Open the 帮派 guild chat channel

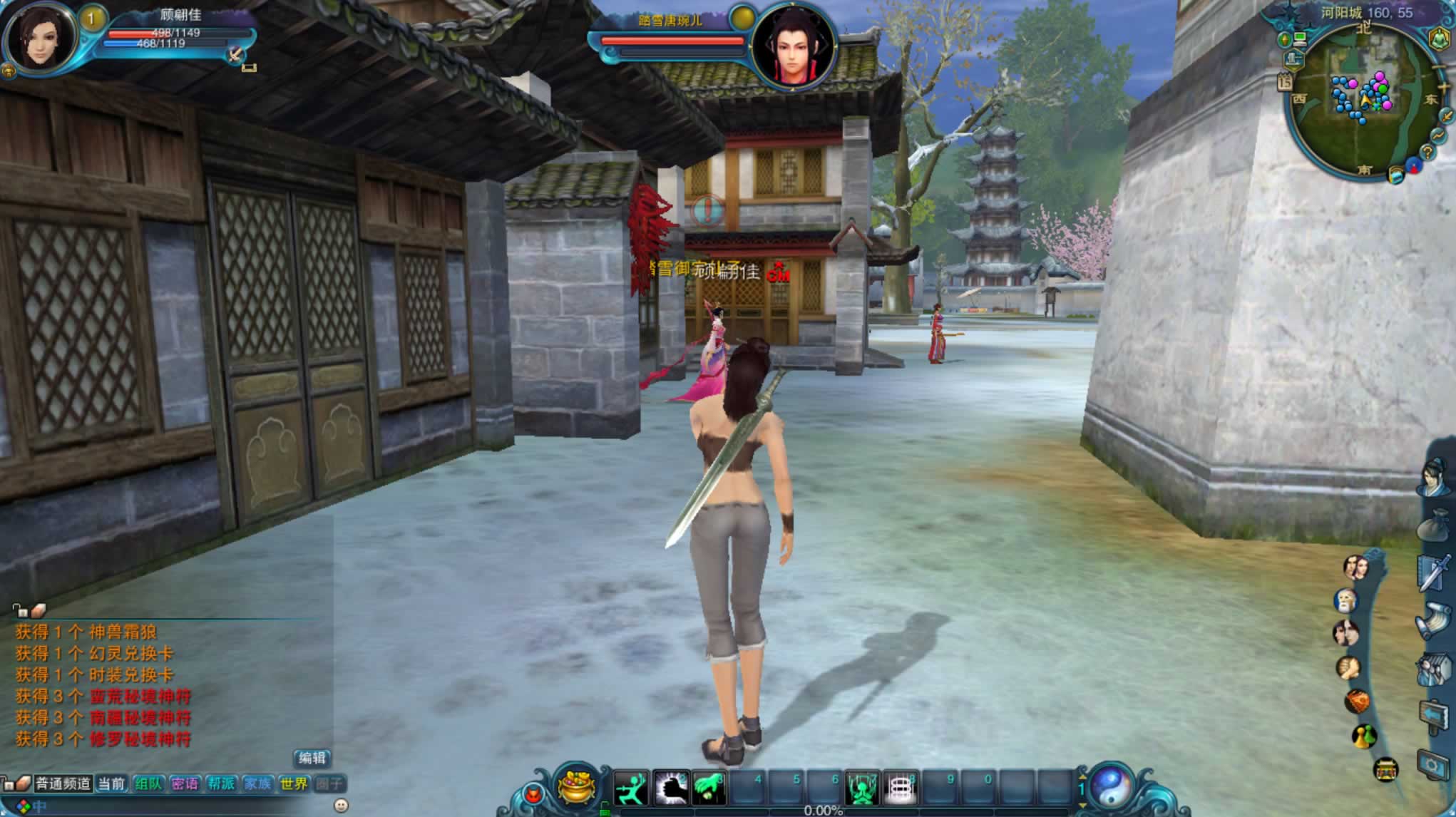tap(221, 783)
